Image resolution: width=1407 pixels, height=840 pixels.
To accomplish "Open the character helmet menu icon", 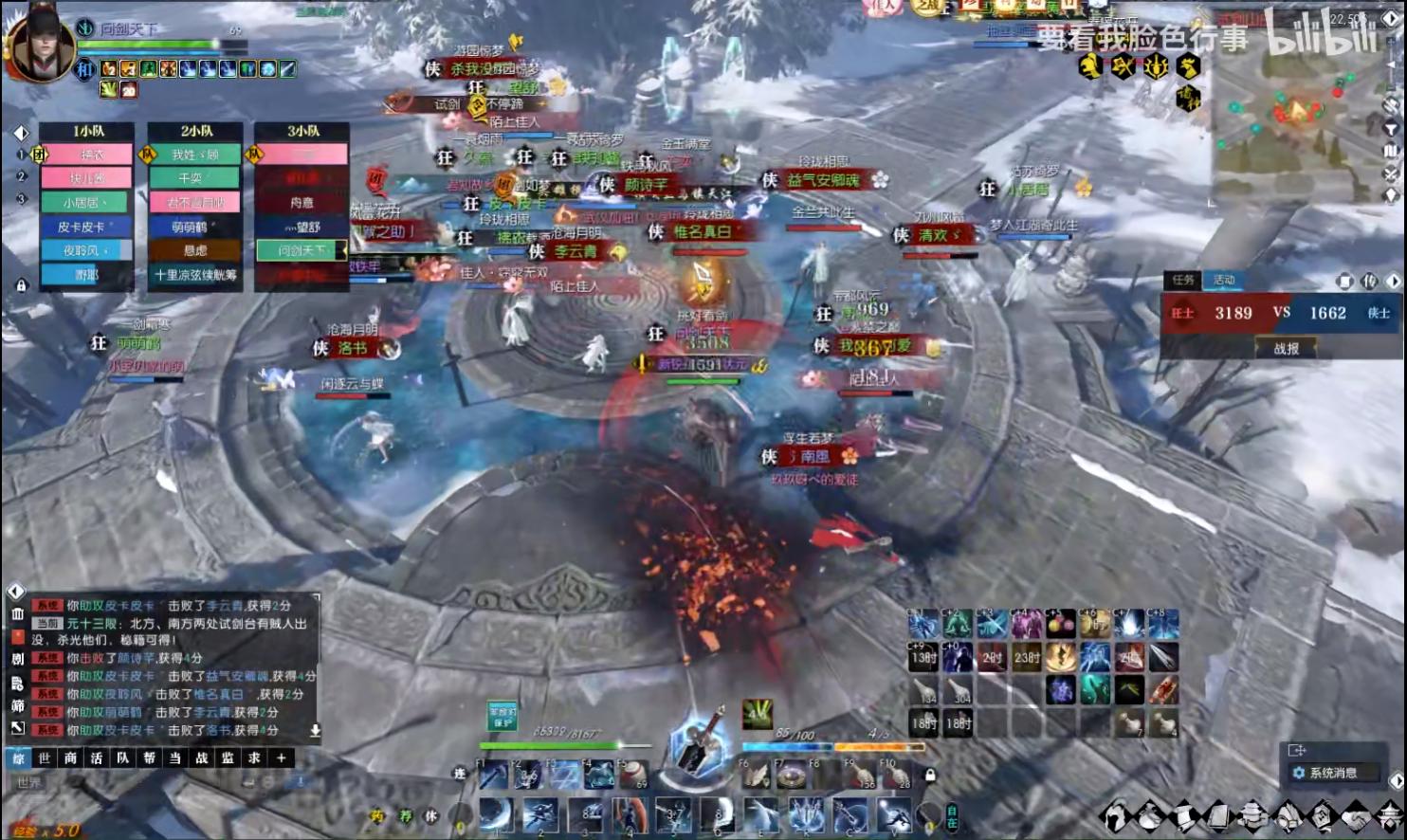I will coord(1116,814).
